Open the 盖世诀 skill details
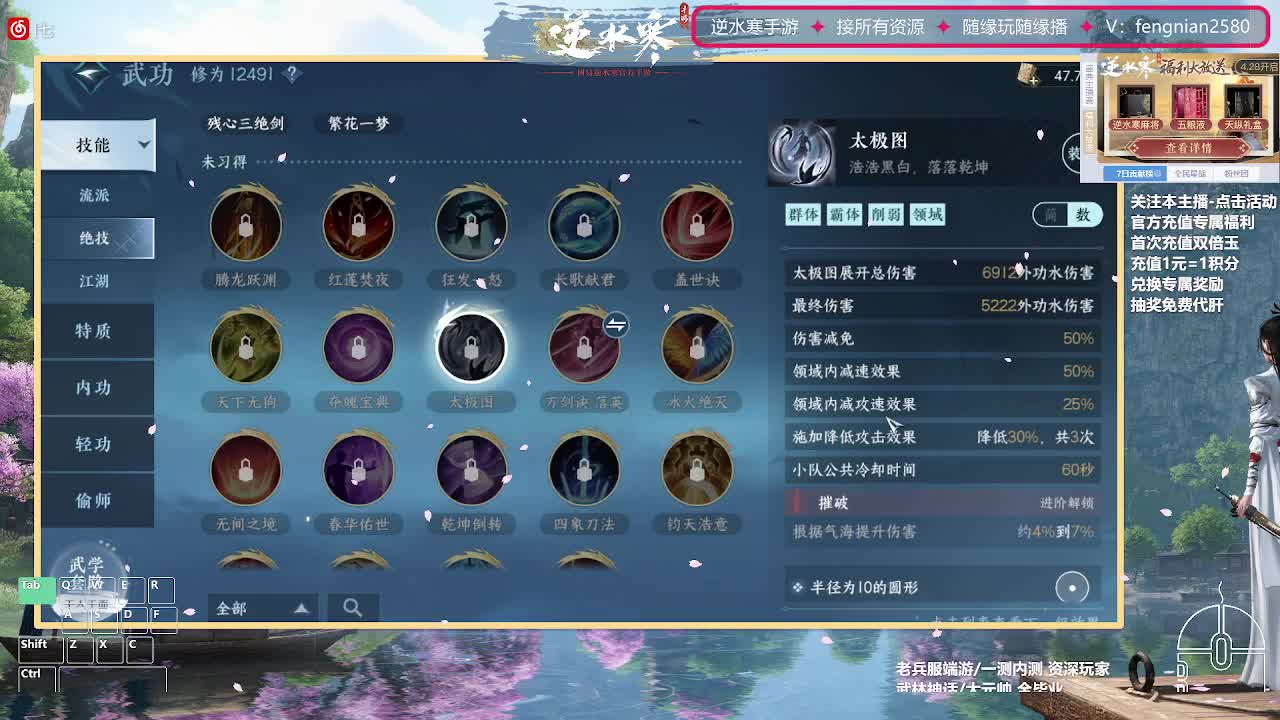Viewport: 1280px width, 720px height. click(697, 225)
